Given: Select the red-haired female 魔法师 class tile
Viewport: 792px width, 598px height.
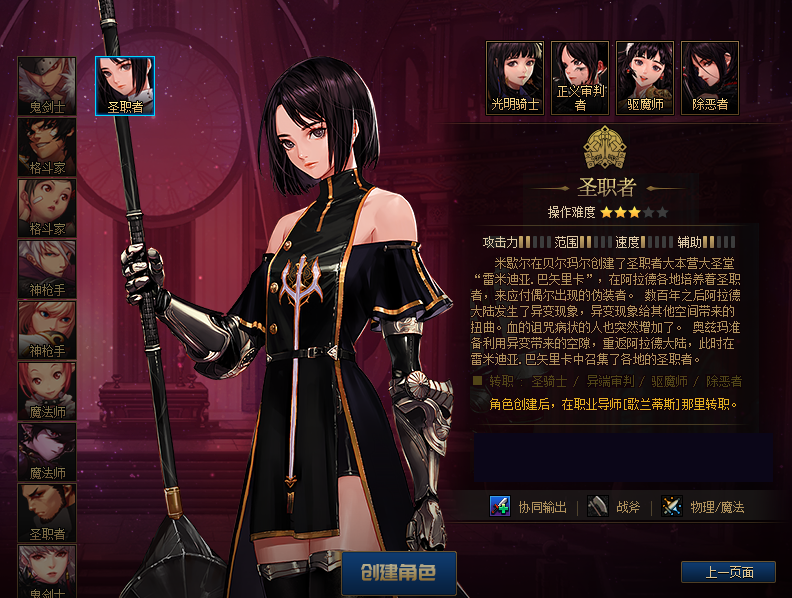Looking at the screenshot, I should 47,390.
